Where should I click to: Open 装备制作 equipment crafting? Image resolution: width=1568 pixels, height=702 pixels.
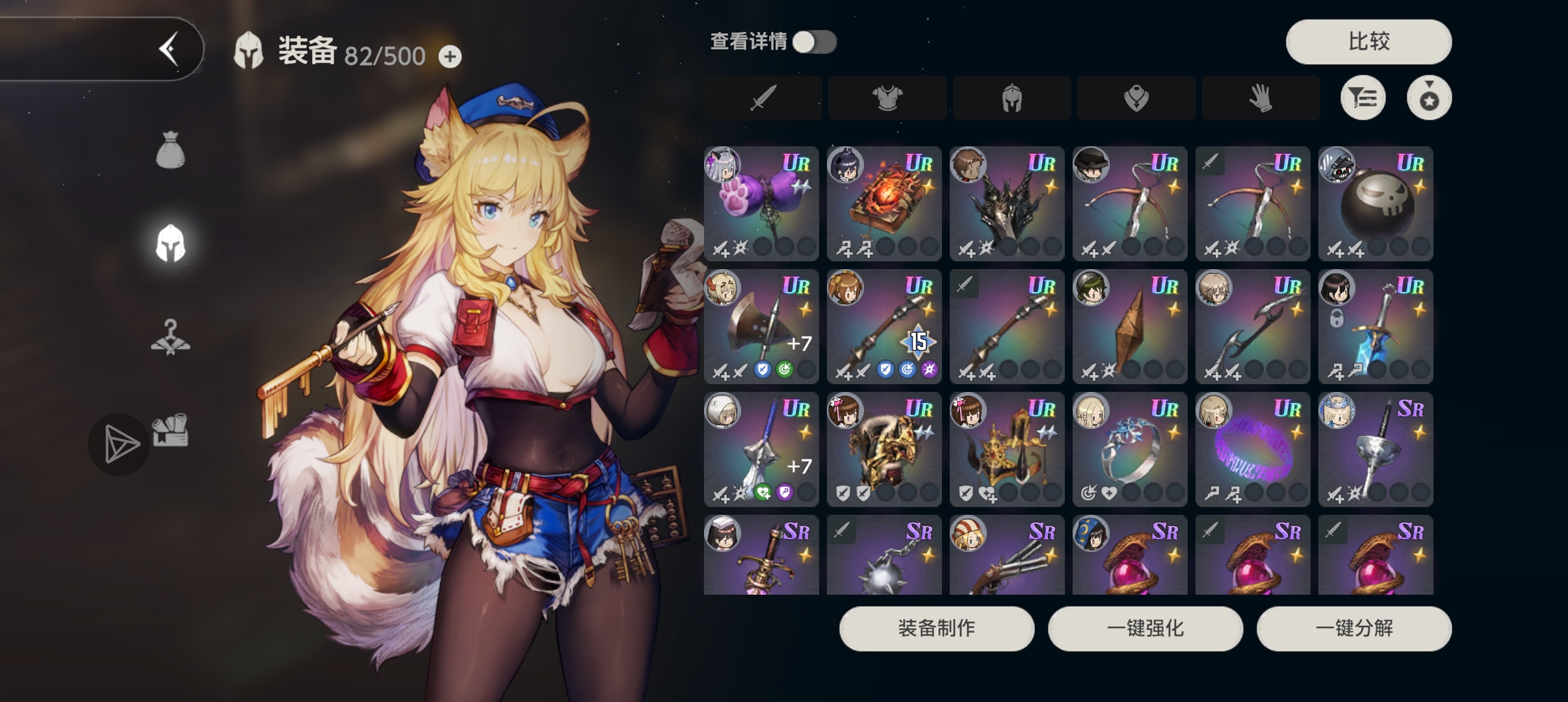tap(937, 629)
